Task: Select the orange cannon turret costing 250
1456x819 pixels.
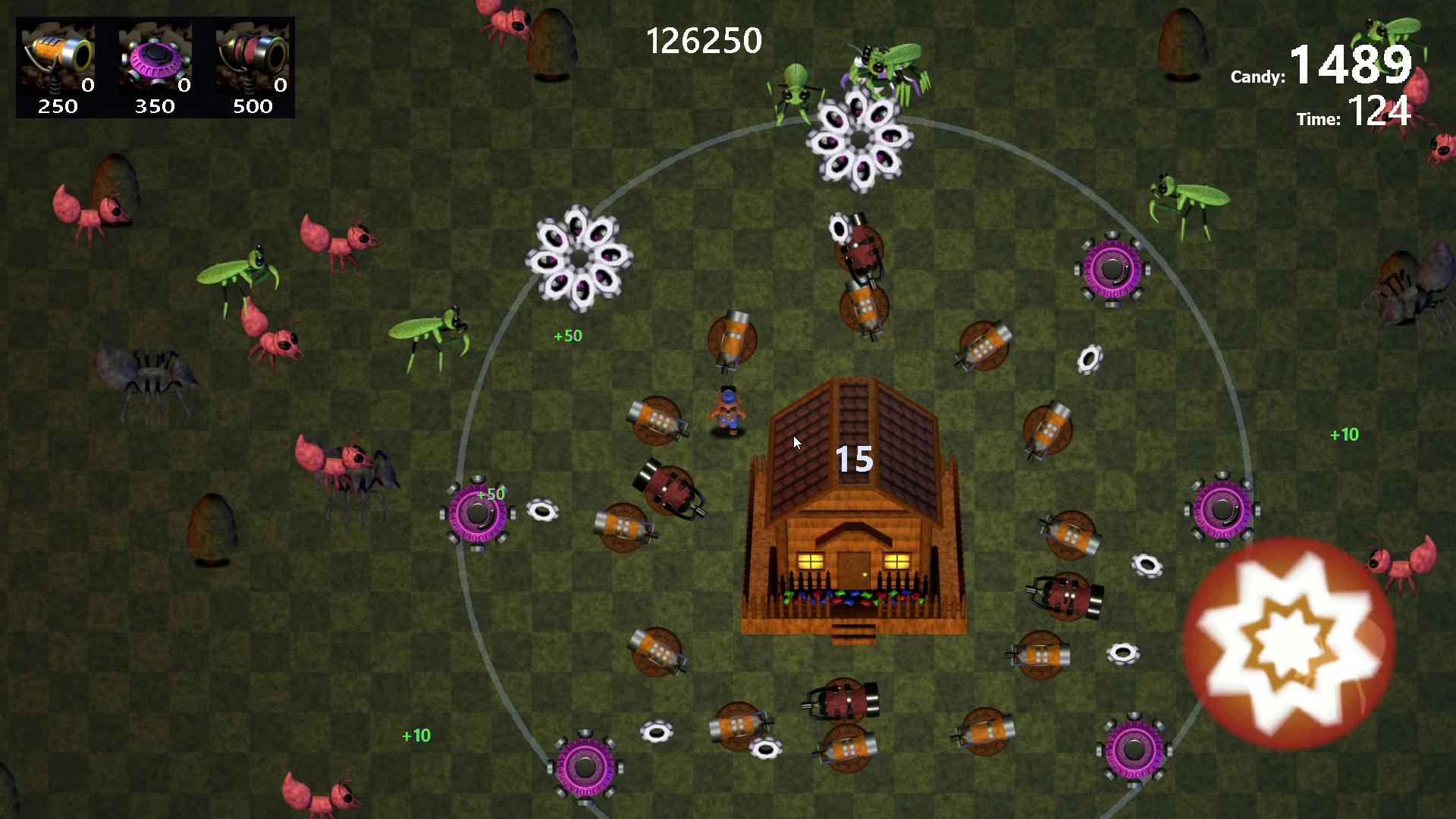Action: (x=57, y=57)
